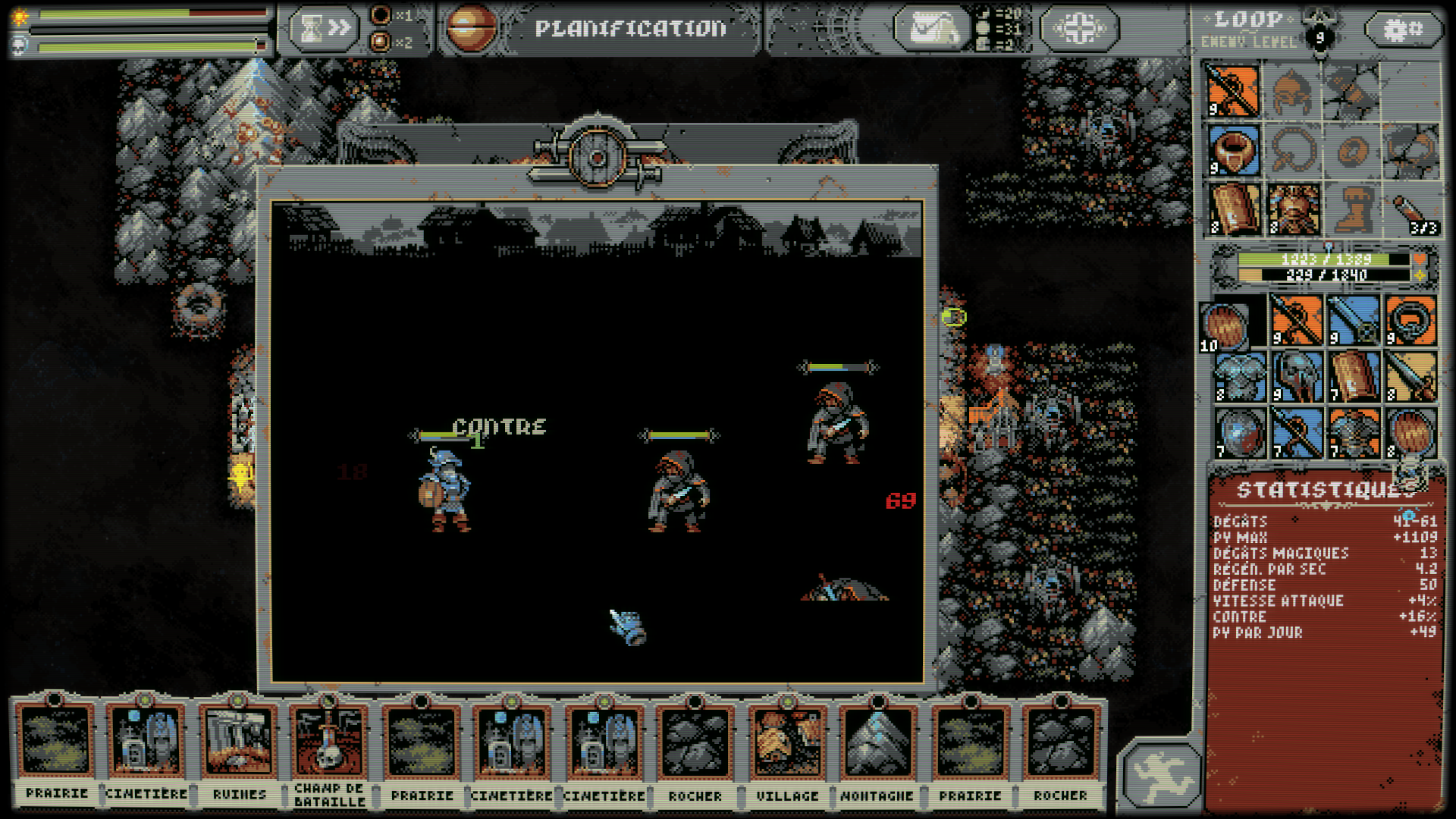Select the equipped blue ring slot
Viewport: 1456px width, 819px height.
click(x=1233, y=150)
